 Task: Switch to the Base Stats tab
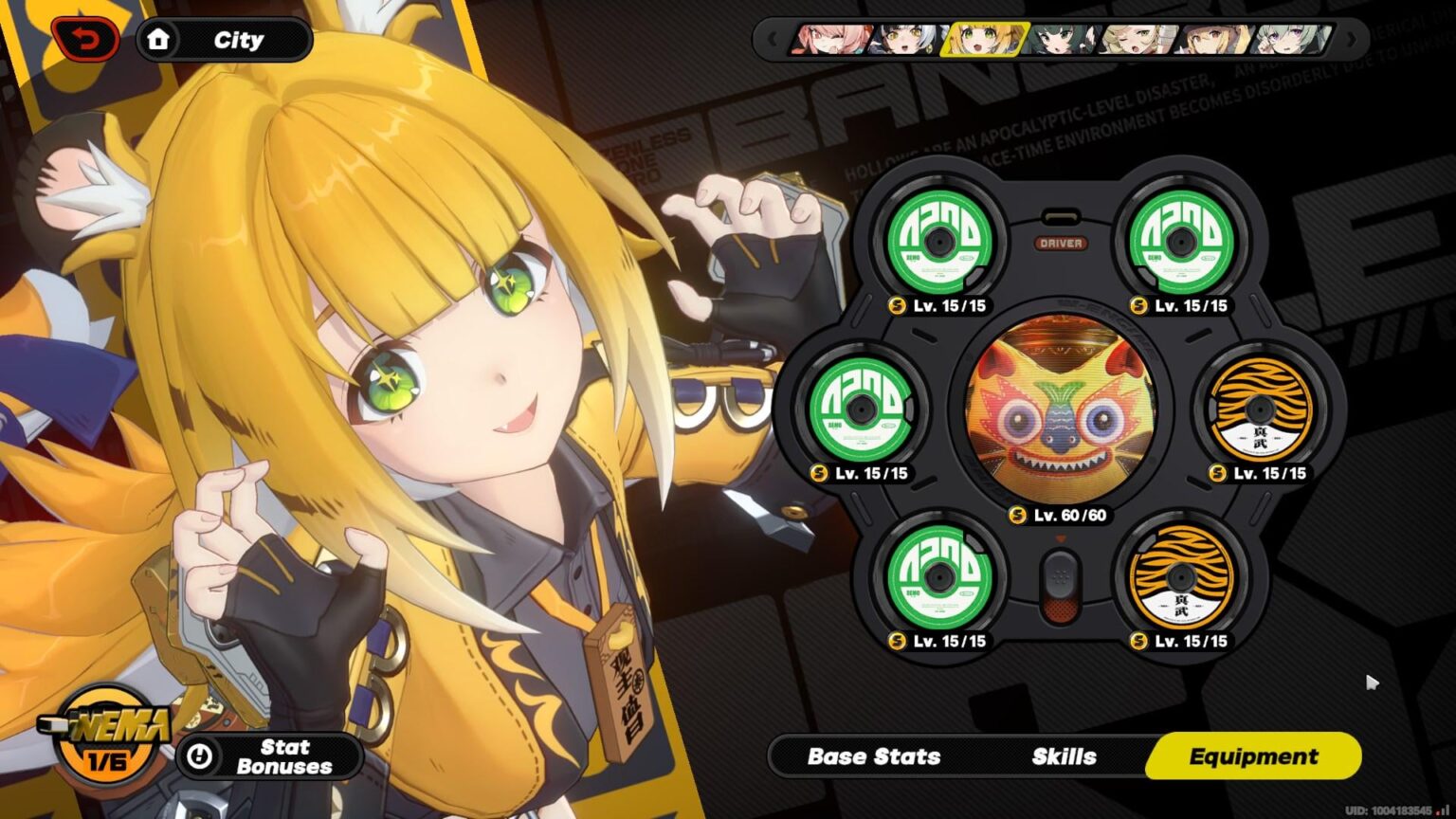(872, 756)
